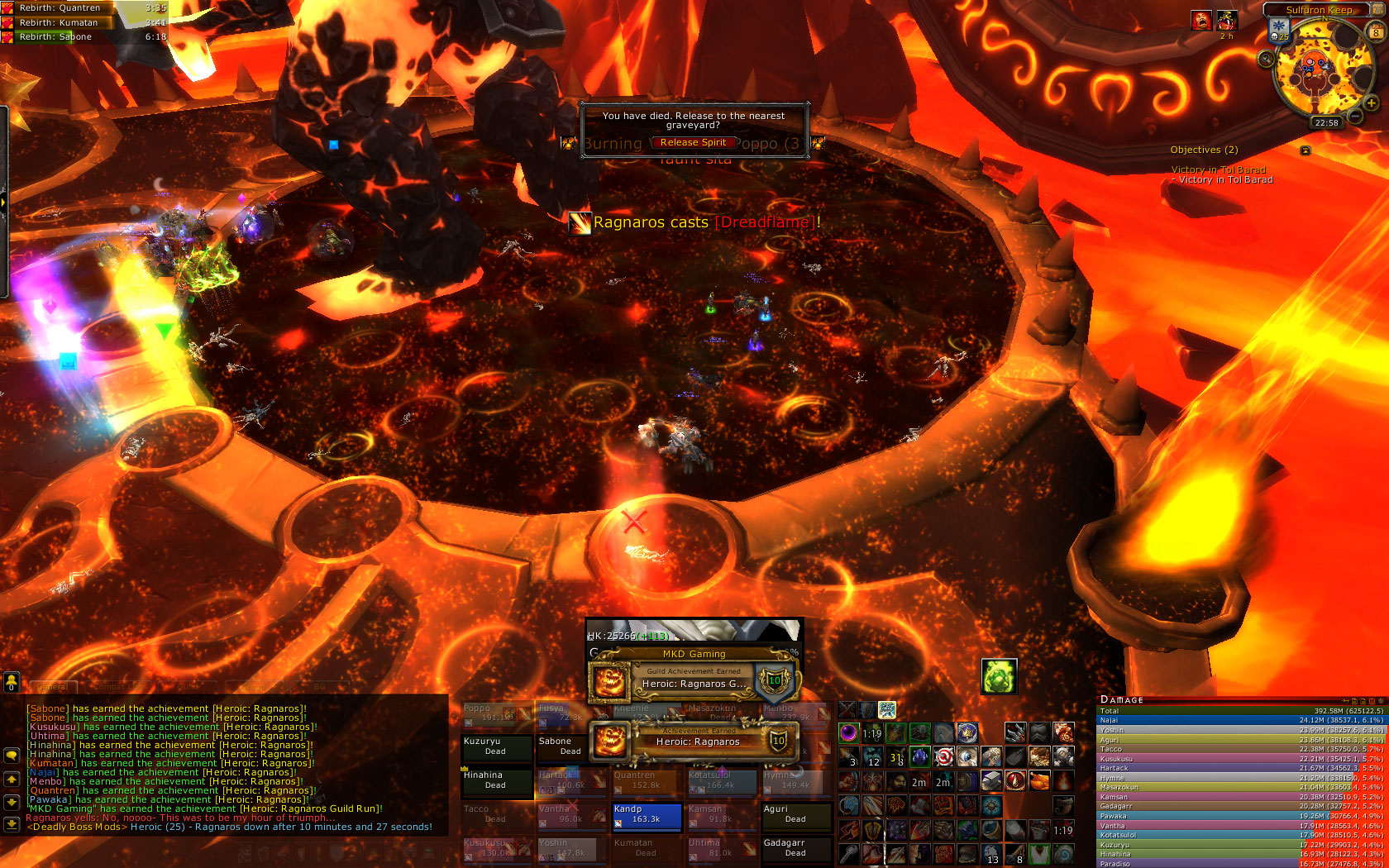Jump chat to the bottom
The height and width of the screenshot is (868, 1389).
coord(12,823)
